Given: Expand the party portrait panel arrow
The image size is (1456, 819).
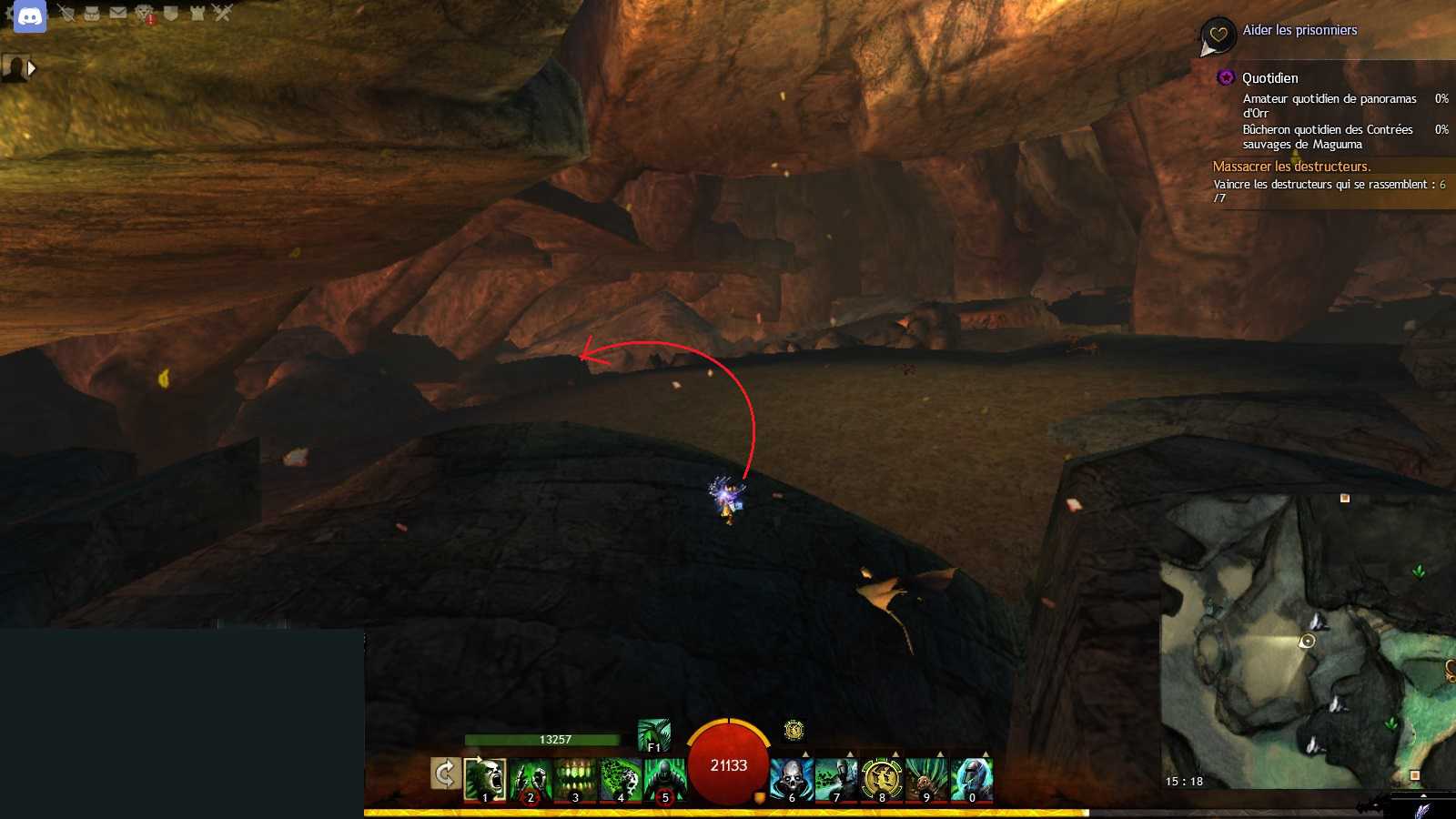Looking at the screenshot, I should tap(32, 68).
